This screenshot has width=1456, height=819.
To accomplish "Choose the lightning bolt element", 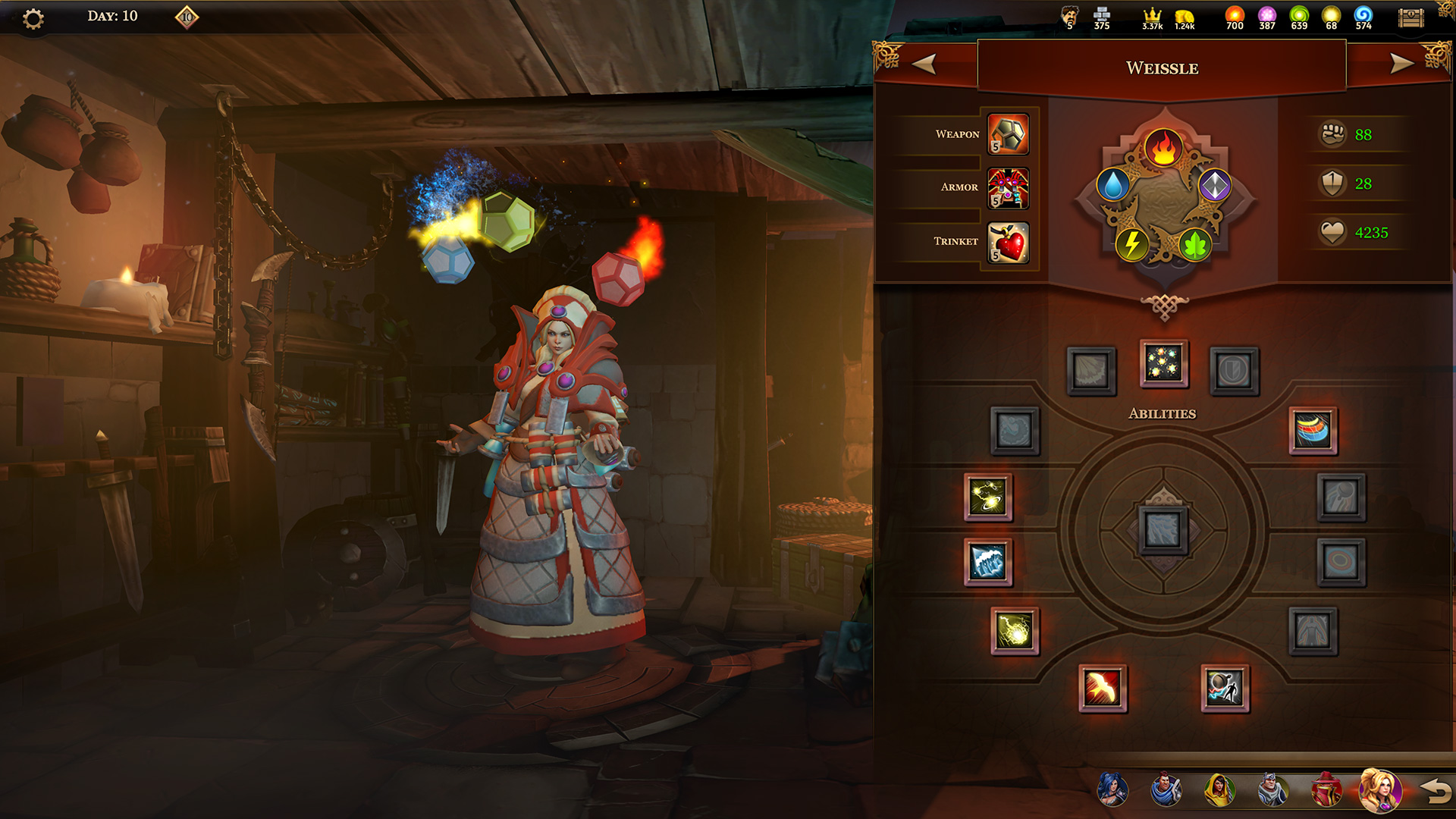I will click(x=1131, y=244).
